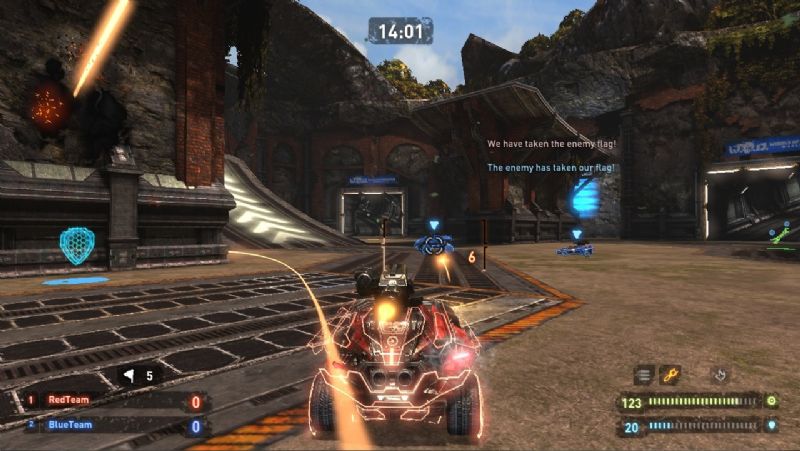
Task: Click the flame boost icon
Action: [719, 375]
